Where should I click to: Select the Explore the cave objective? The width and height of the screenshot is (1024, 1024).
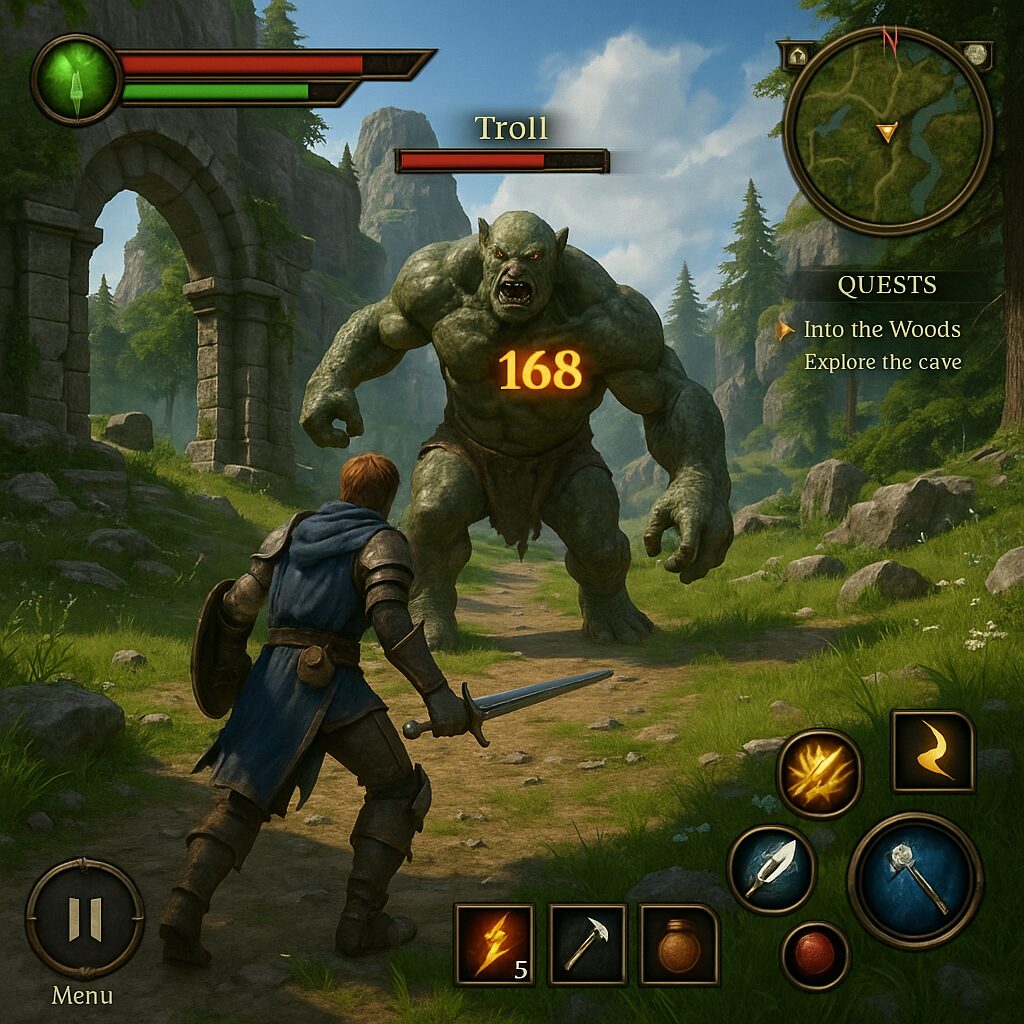coord(882,362)
